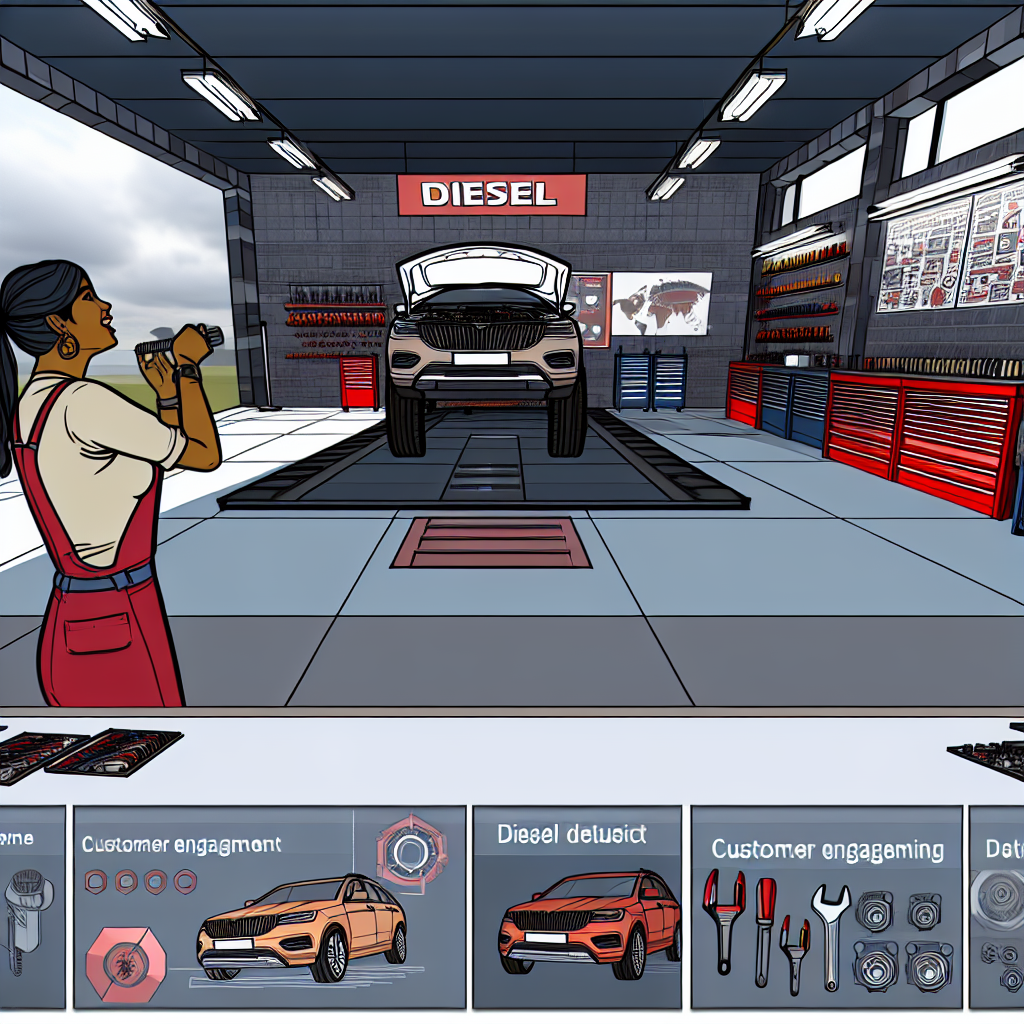Select the spark plug card
This screenshot has height=1024, width=1024.
(32, 907)
